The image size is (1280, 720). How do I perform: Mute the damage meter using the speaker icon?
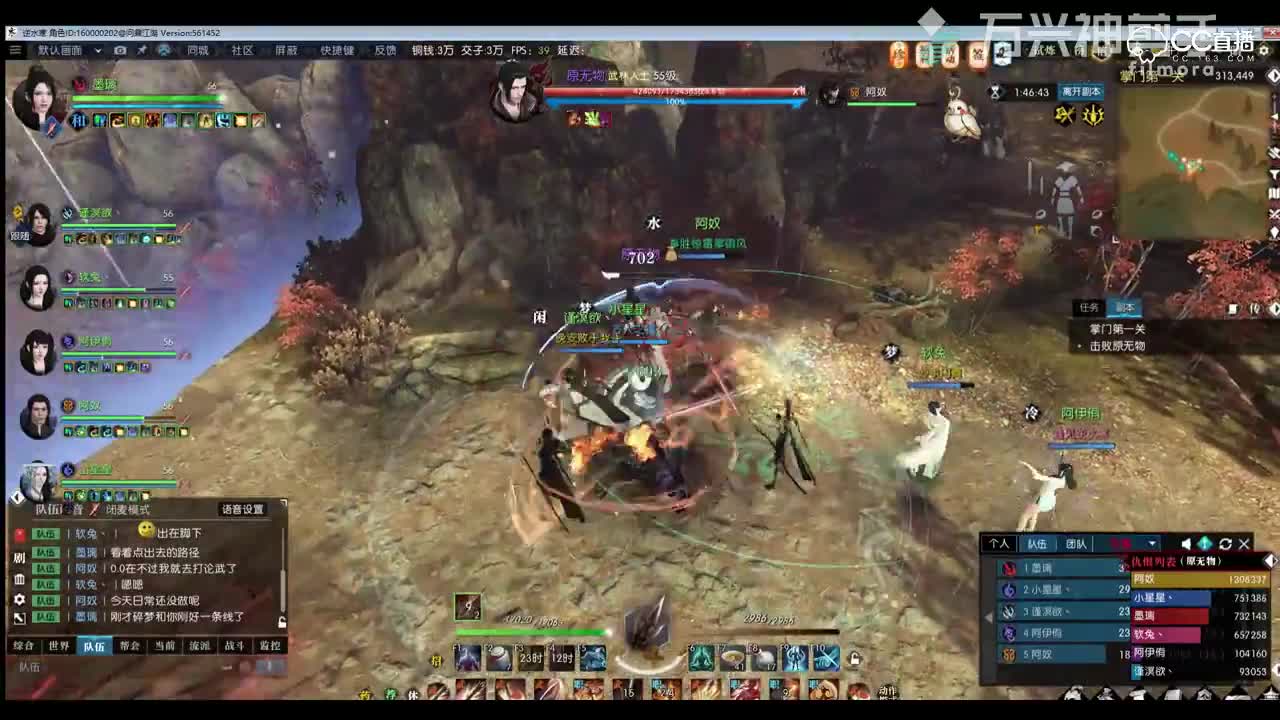1186,543
